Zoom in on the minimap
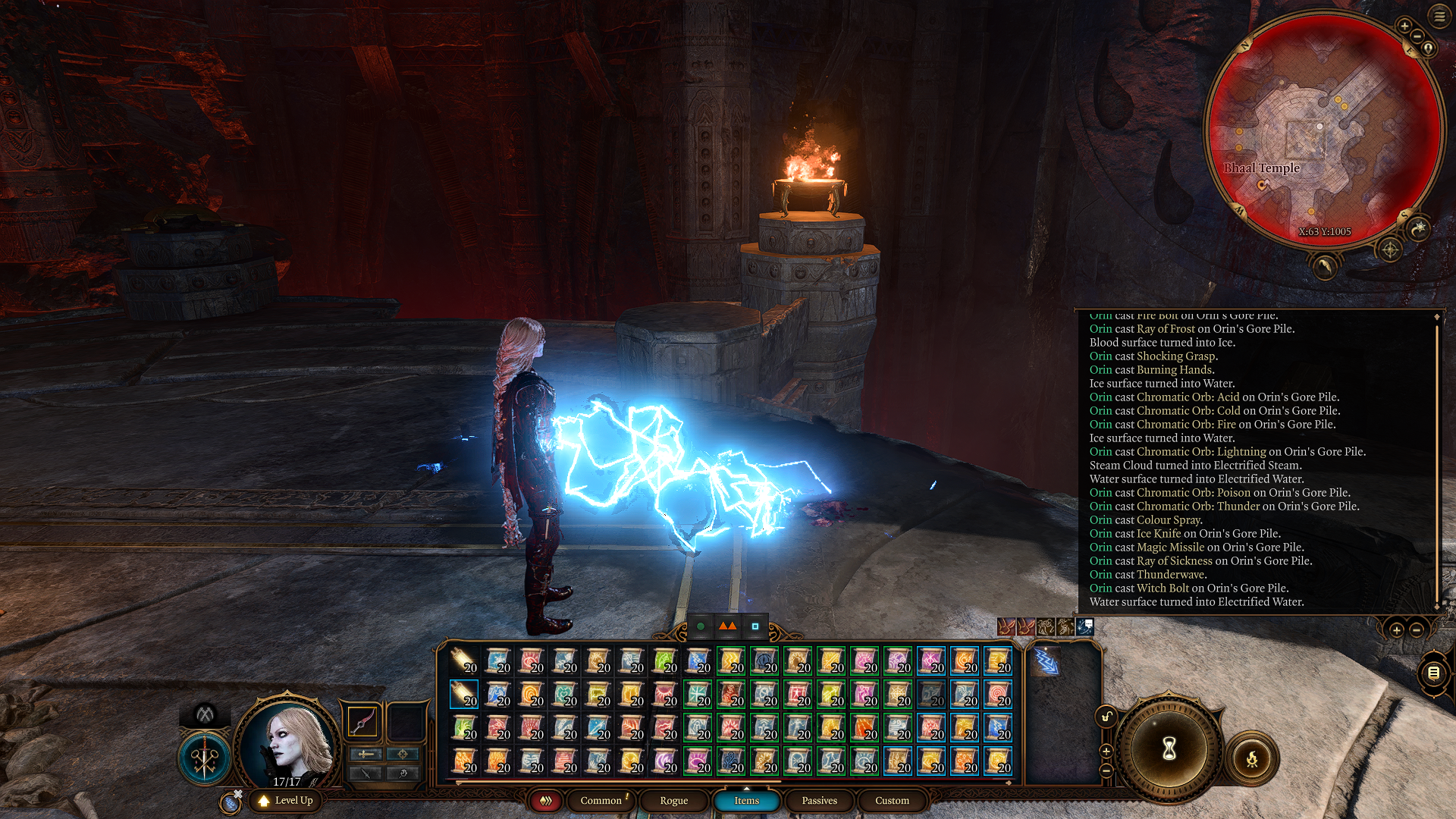Image resolution: width=1456 pixels, height=819 pixels. click(x=1404, y=27)
